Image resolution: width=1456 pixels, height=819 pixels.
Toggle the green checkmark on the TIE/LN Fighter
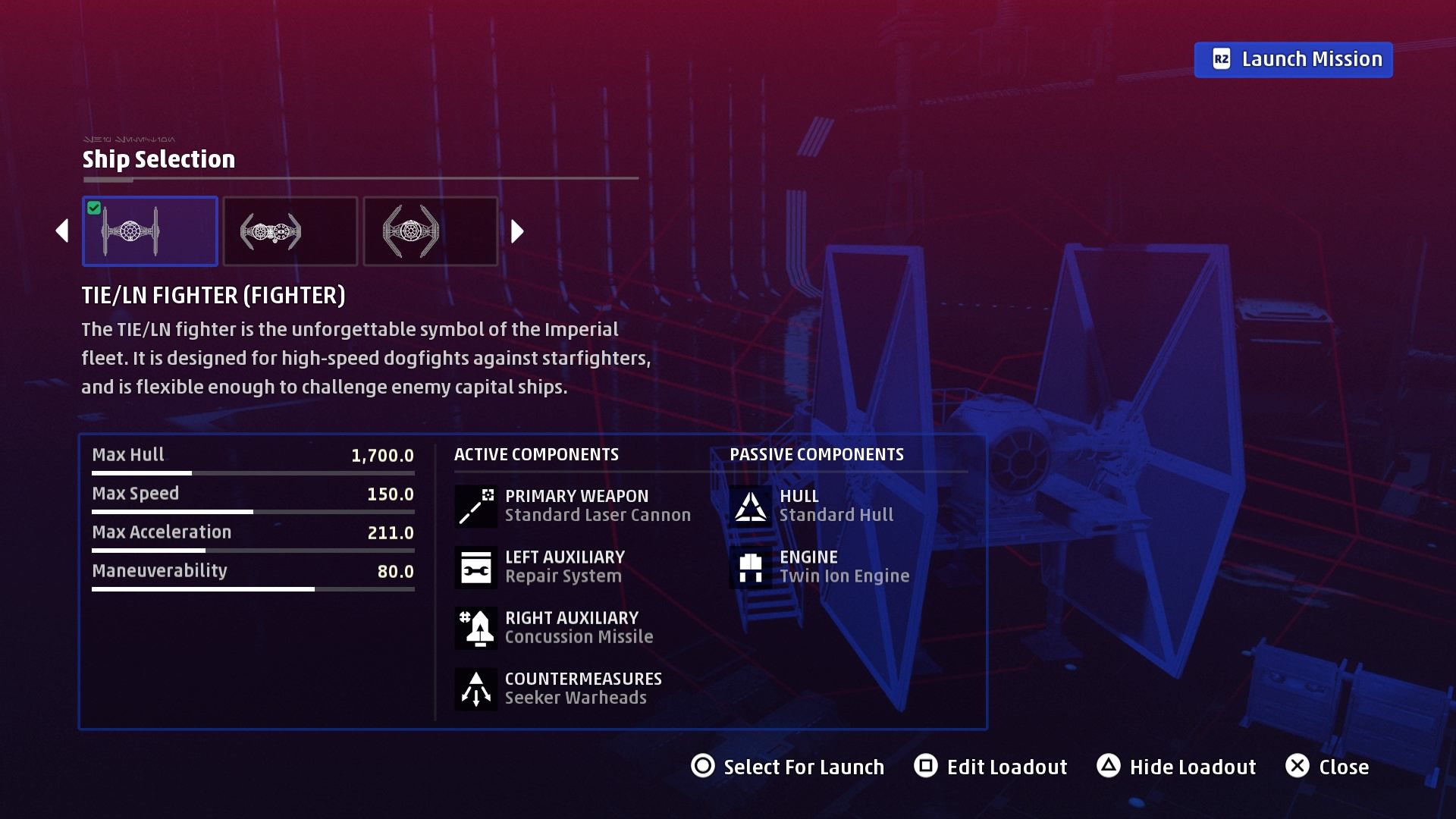coord(94,207)
